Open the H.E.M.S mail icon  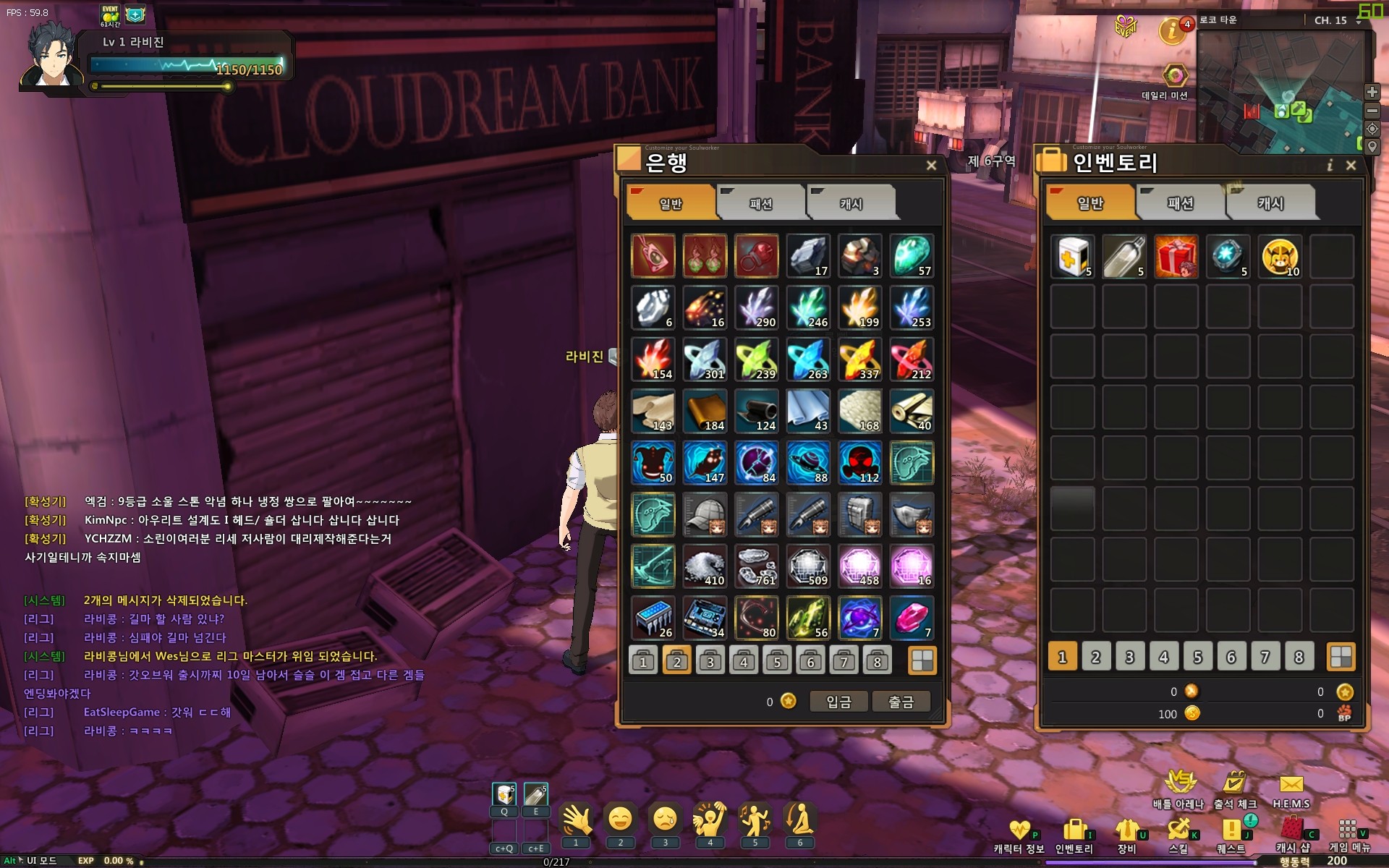click(x=1291, y=787)
